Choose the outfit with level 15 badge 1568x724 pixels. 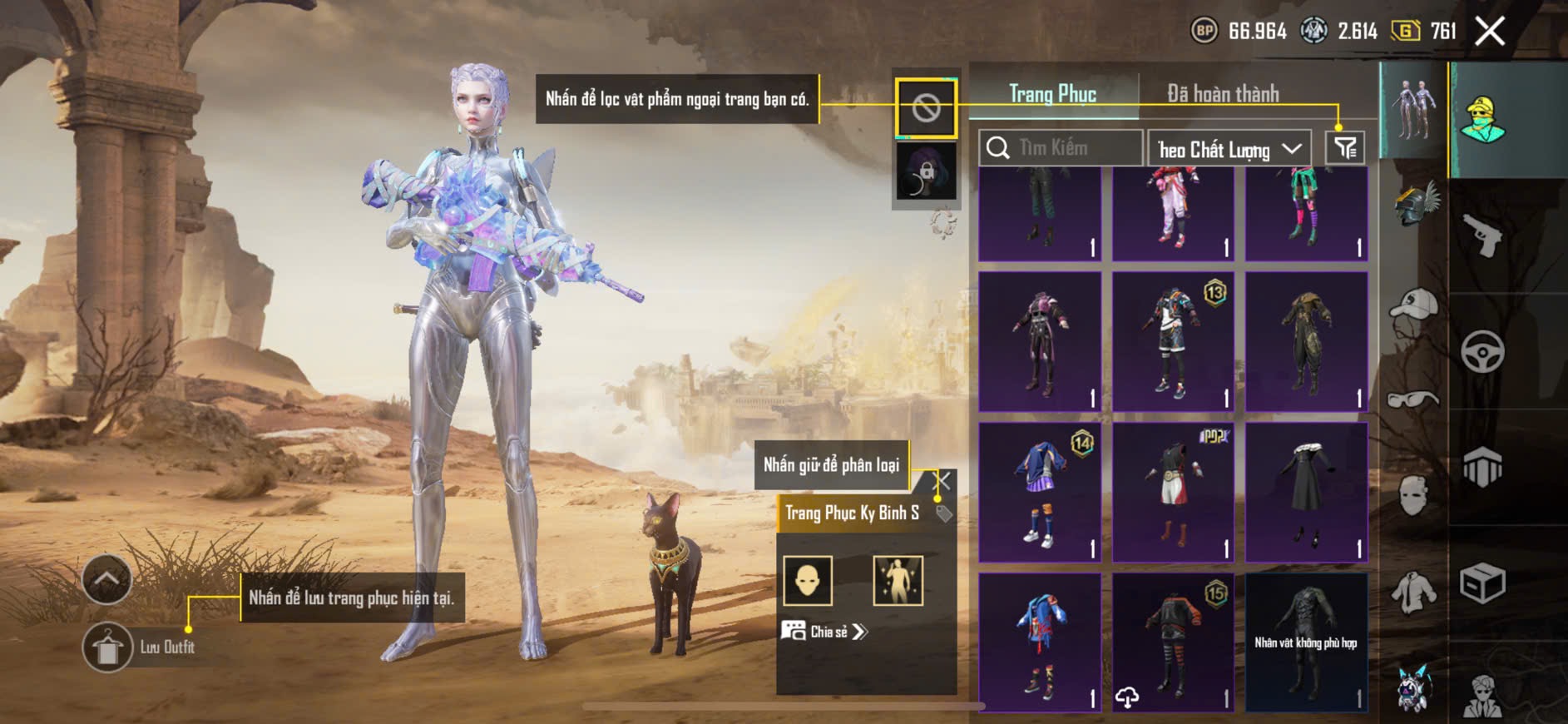click(1173, 642)
